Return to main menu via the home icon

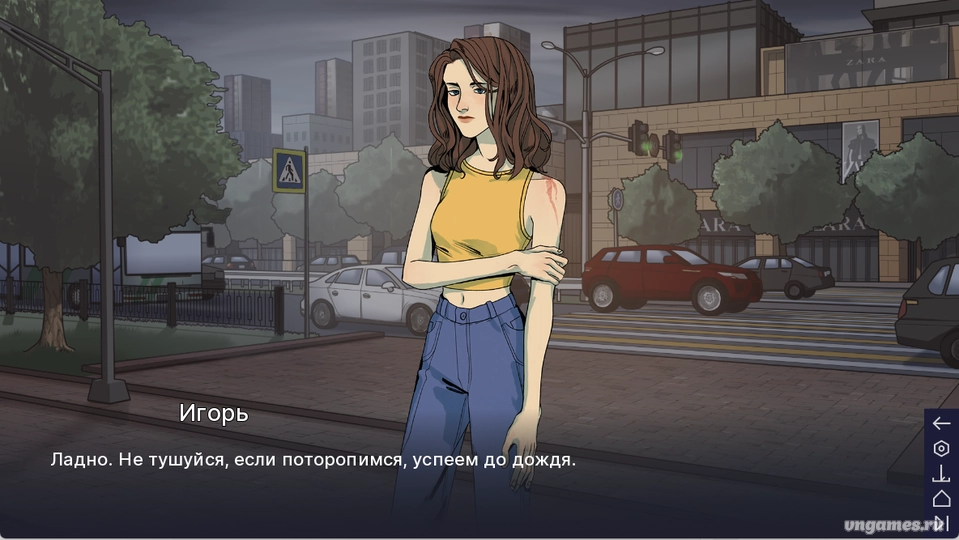coord(941,498)
